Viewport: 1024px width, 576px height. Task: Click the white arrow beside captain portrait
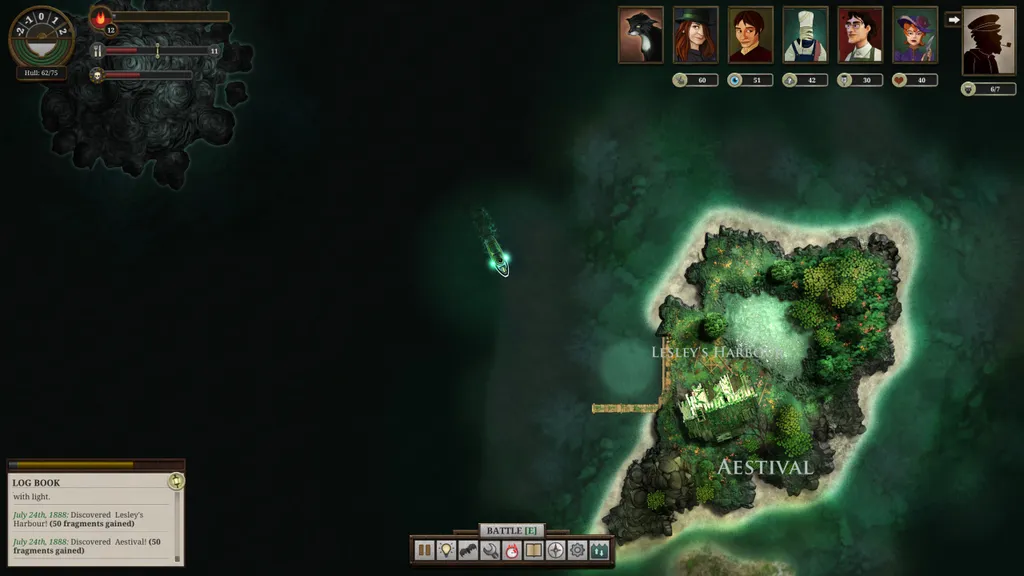[953, 19]
